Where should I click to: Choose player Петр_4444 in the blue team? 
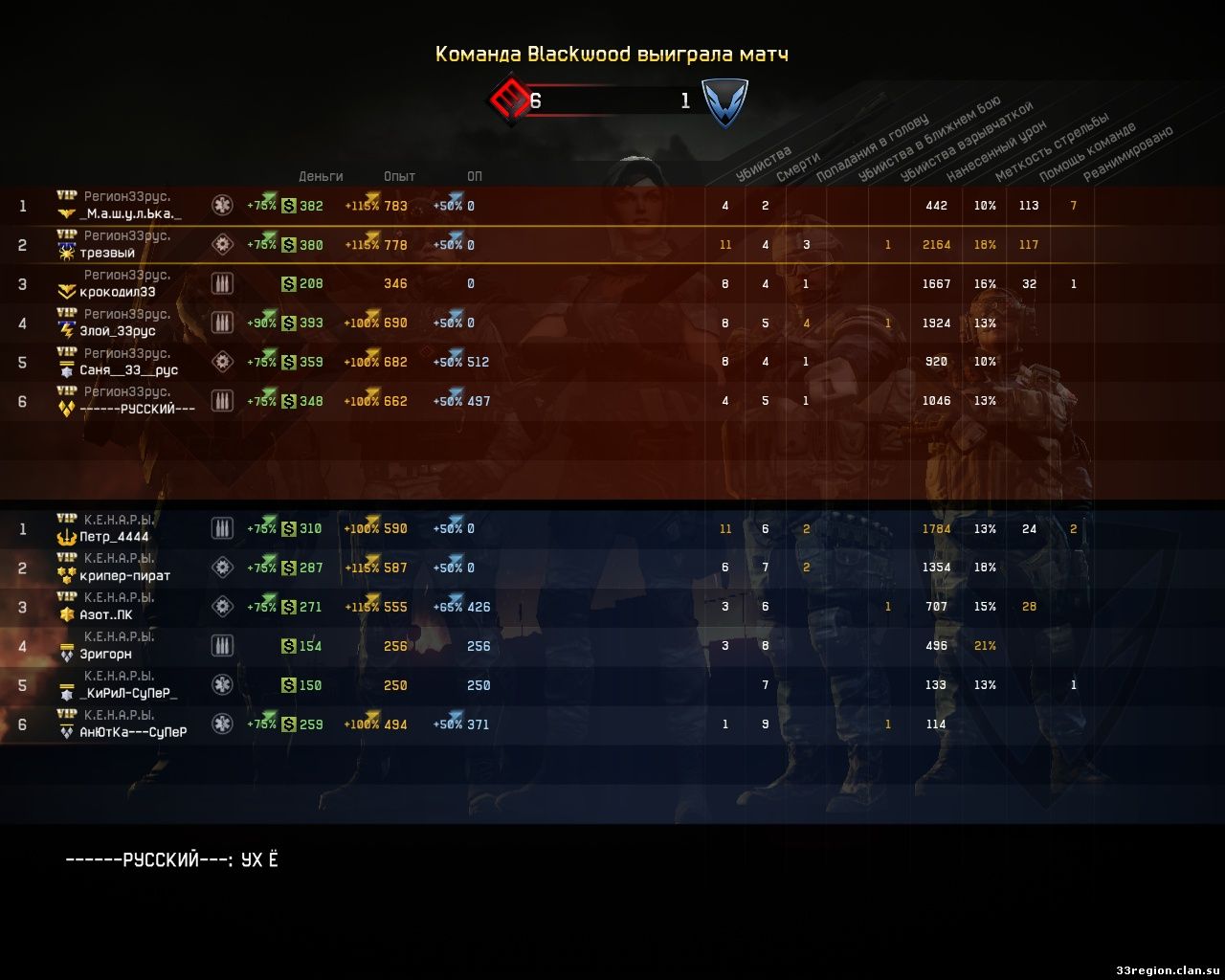(x=114, y=537)
